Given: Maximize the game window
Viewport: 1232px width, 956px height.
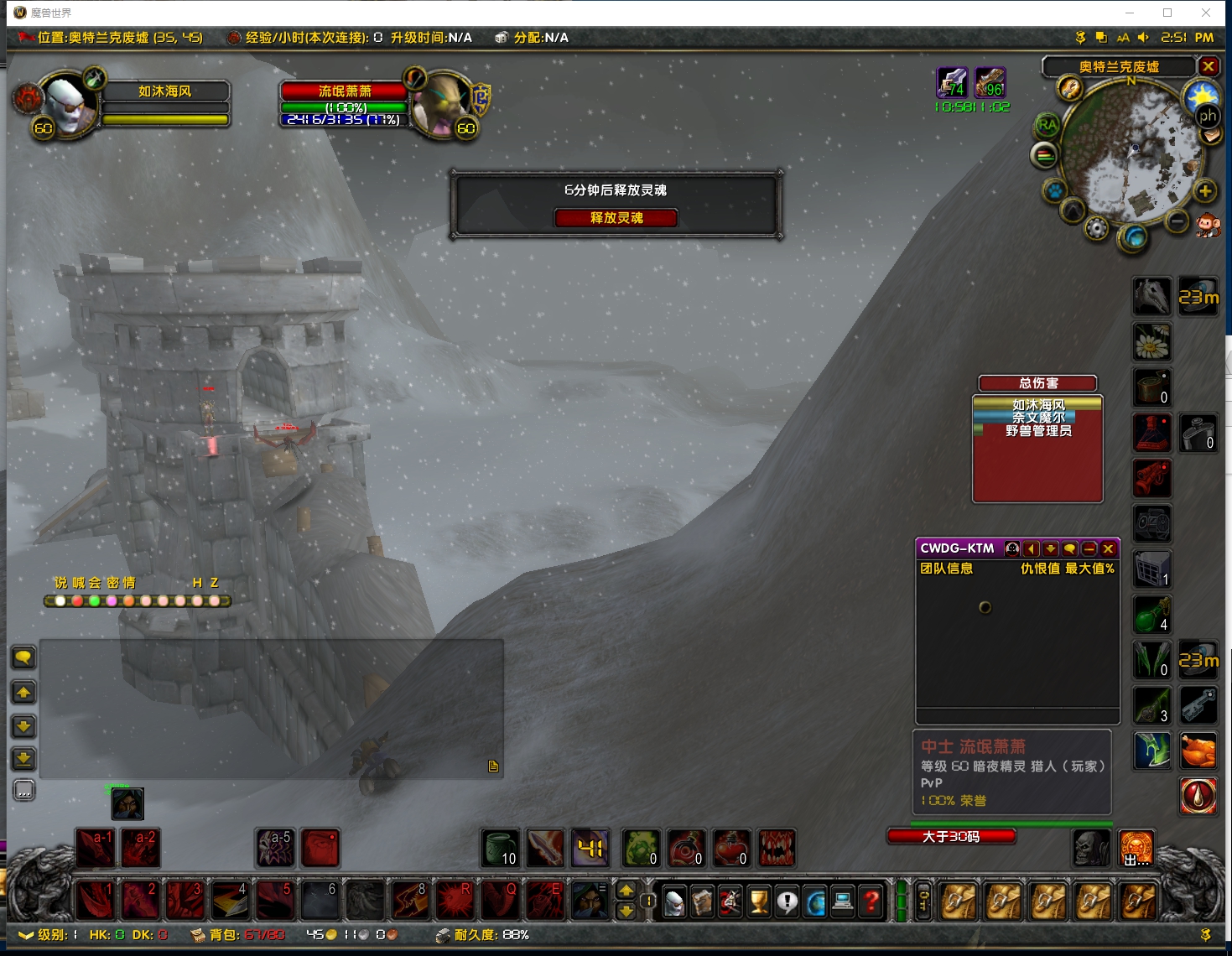Looking at the screenshot, I should (1167, 13).
